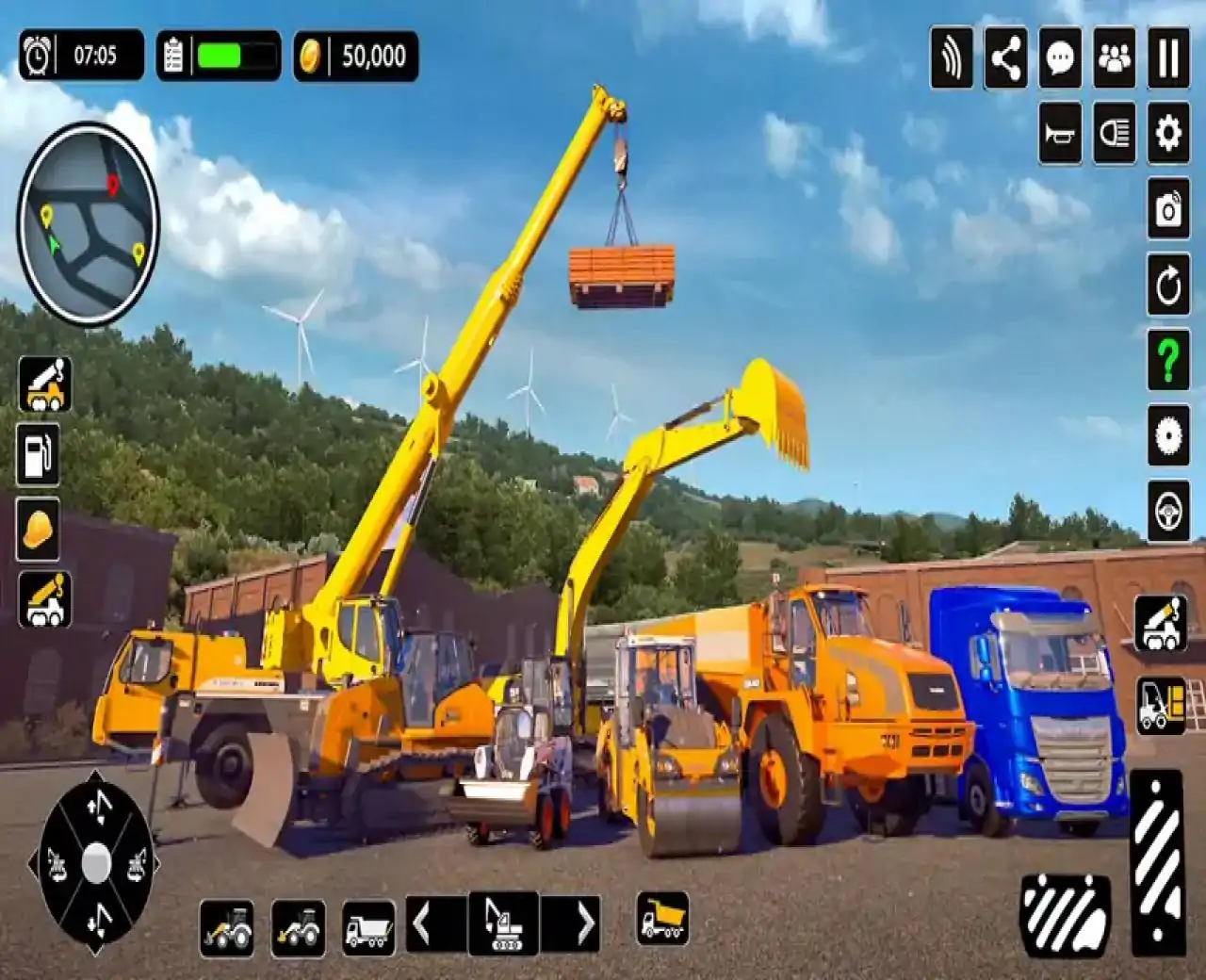Open the share button

point(1005,58)
